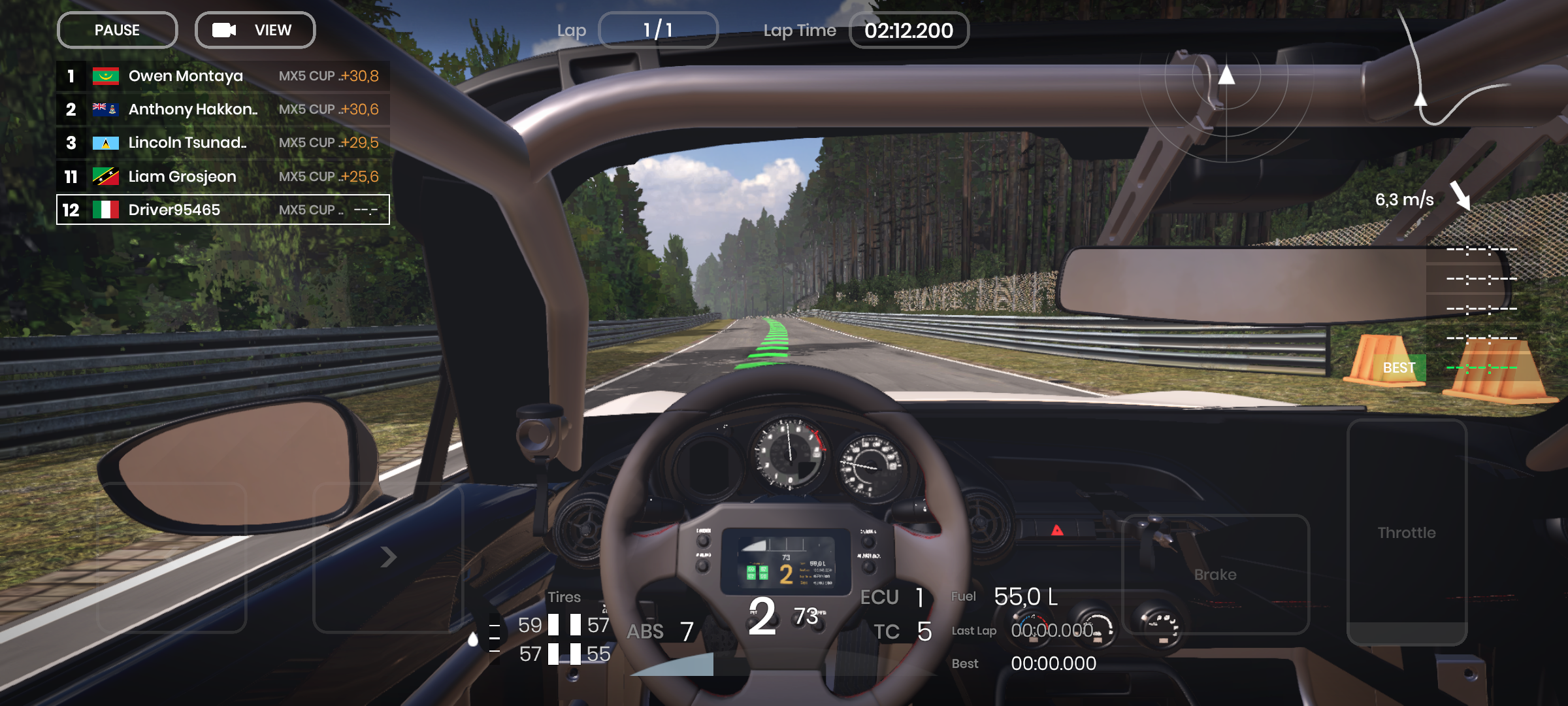
Task: Switch the ECU map setting
Action: pos(892,597)
